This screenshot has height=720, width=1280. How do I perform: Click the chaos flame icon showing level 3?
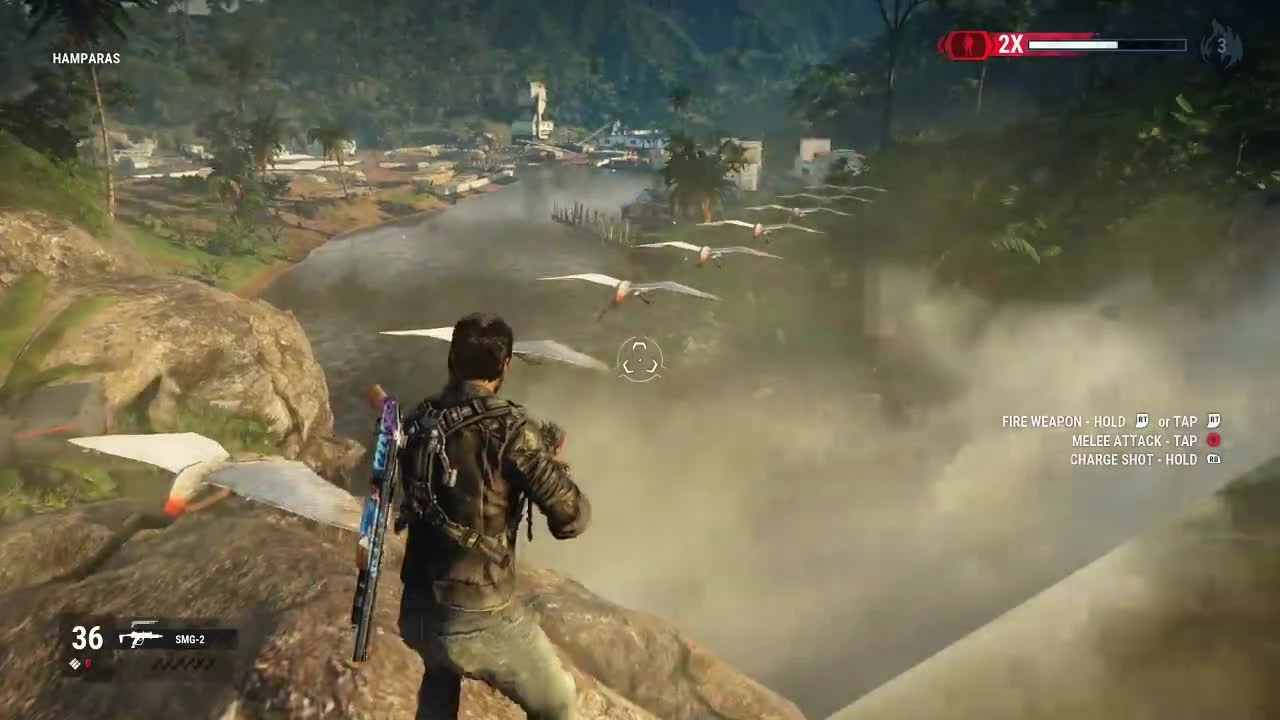click(x=1222, y=44)
